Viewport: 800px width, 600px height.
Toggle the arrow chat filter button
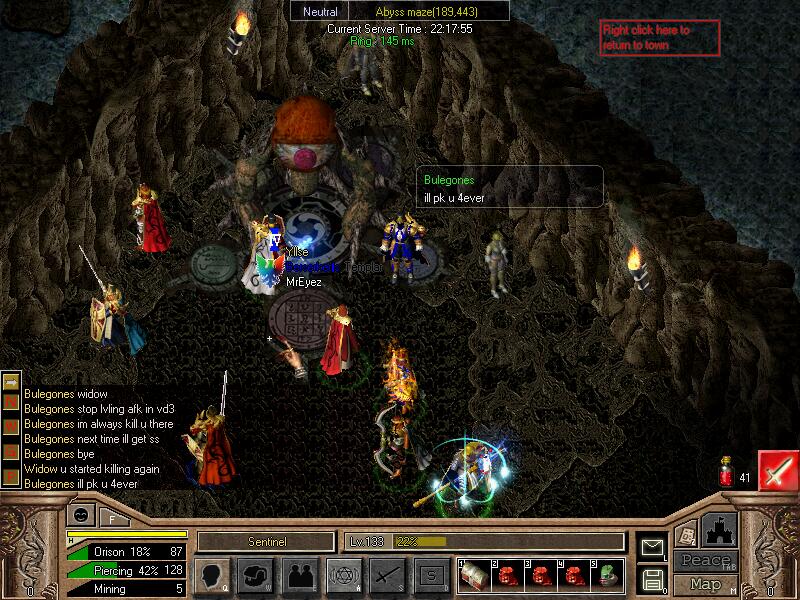11,382
